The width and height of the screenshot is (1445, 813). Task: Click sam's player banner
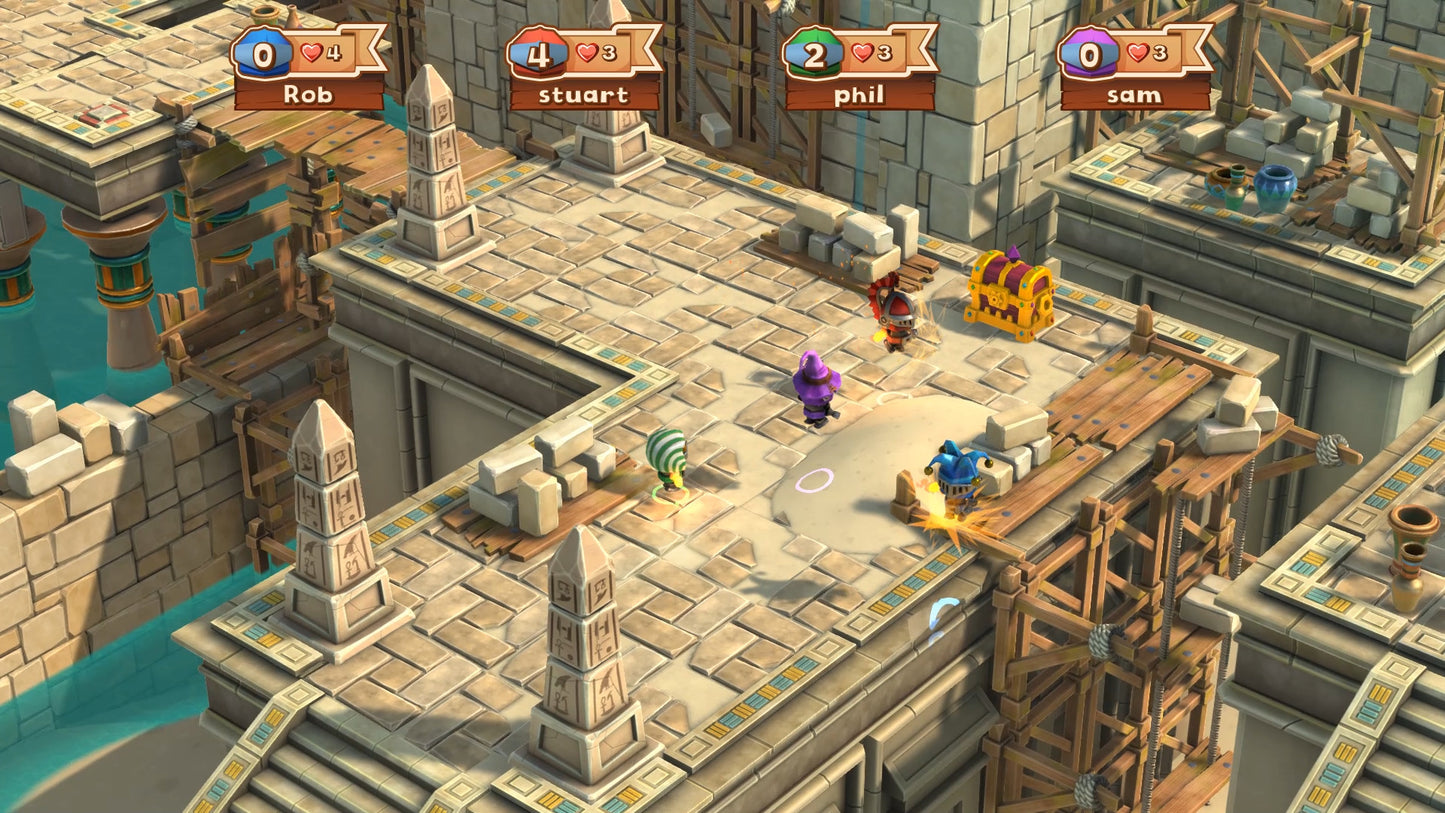[x=1135, y=68]
